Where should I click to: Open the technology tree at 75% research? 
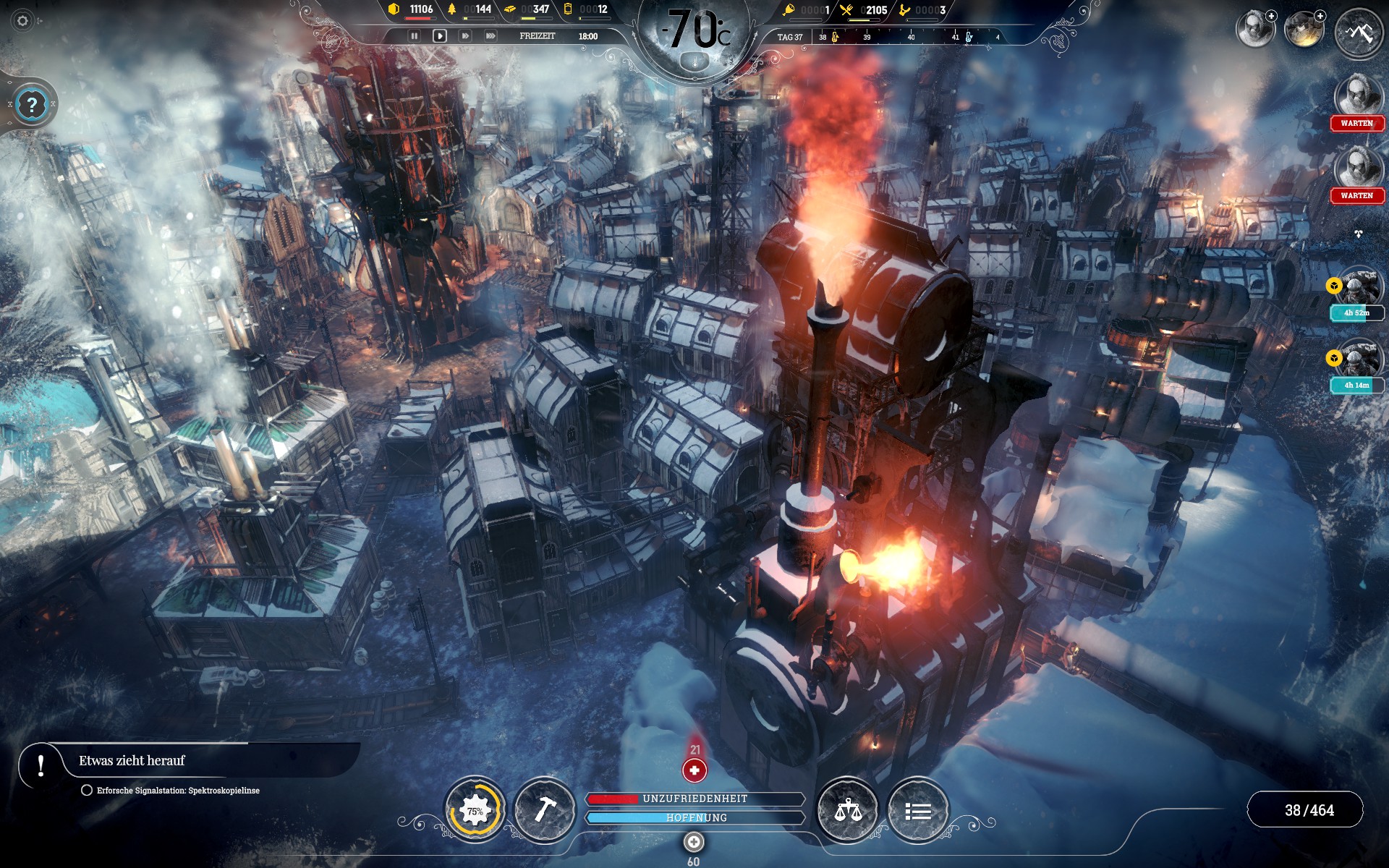(475, 811)
